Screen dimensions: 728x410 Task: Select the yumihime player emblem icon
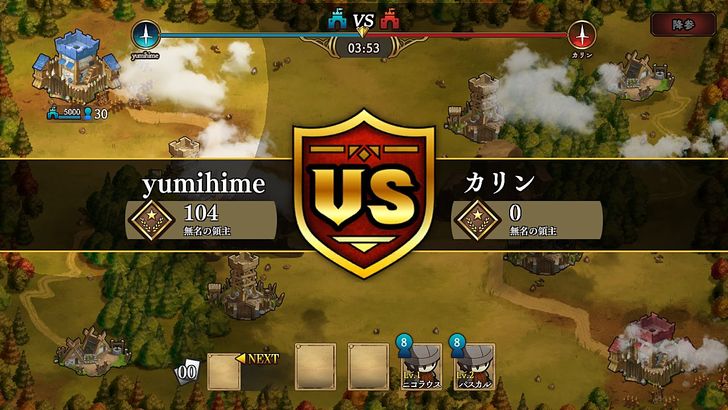point(146,35)
